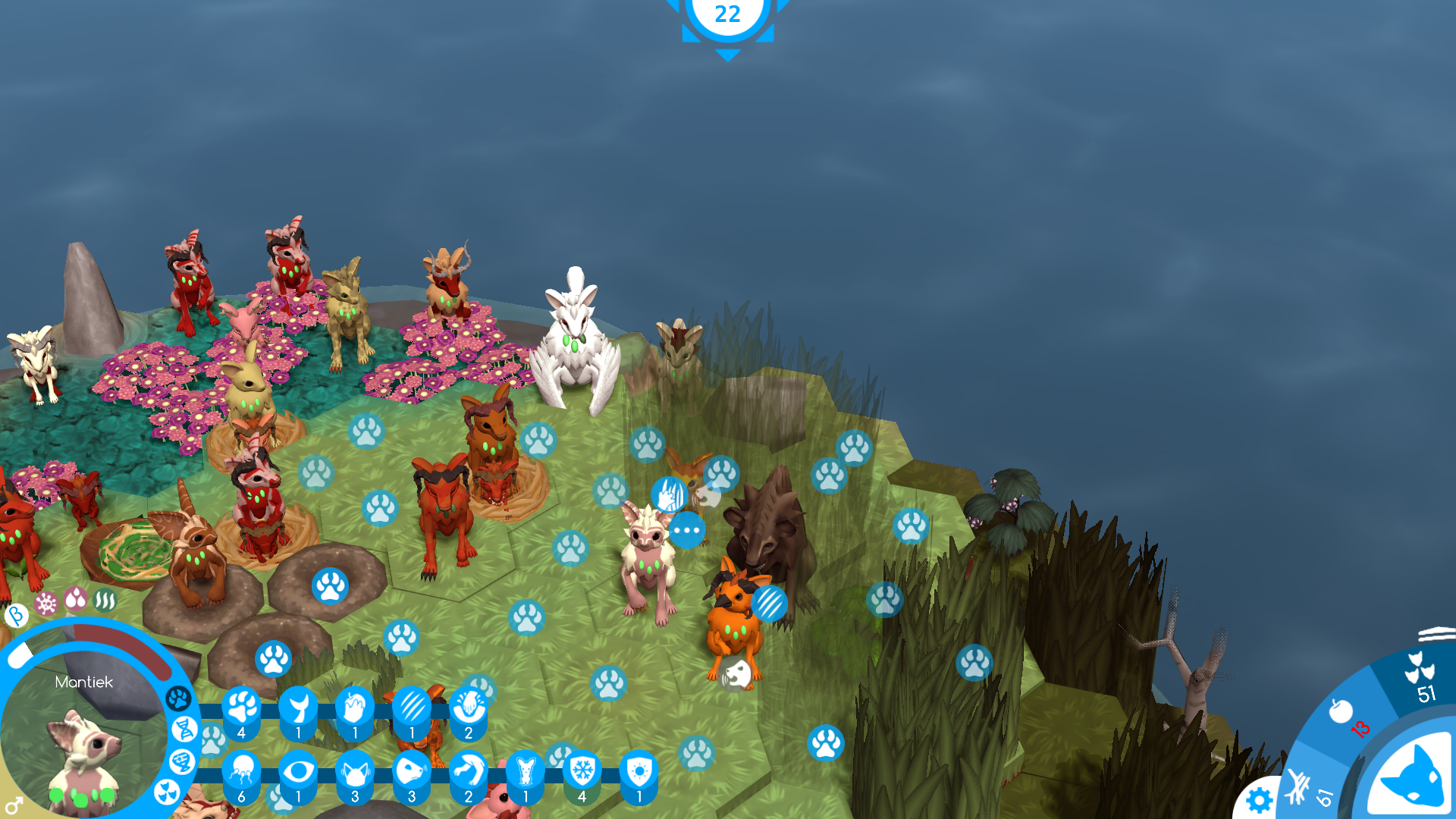The height and width of the screenshot is (819, 1456).
Task: Select the cold resistance snowflake shield stat
Action: 582,772
